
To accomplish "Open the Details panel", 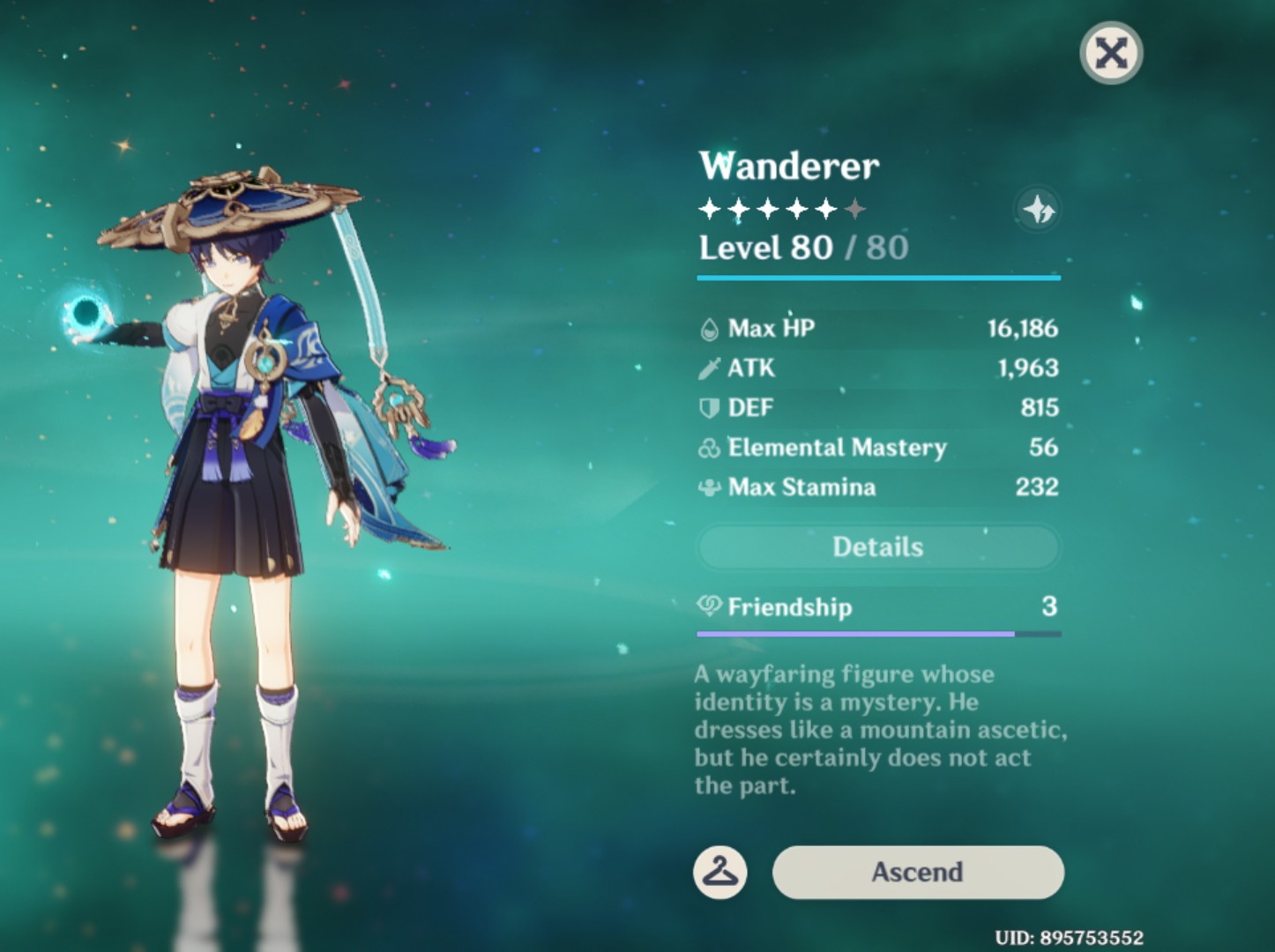I will 877,547.
